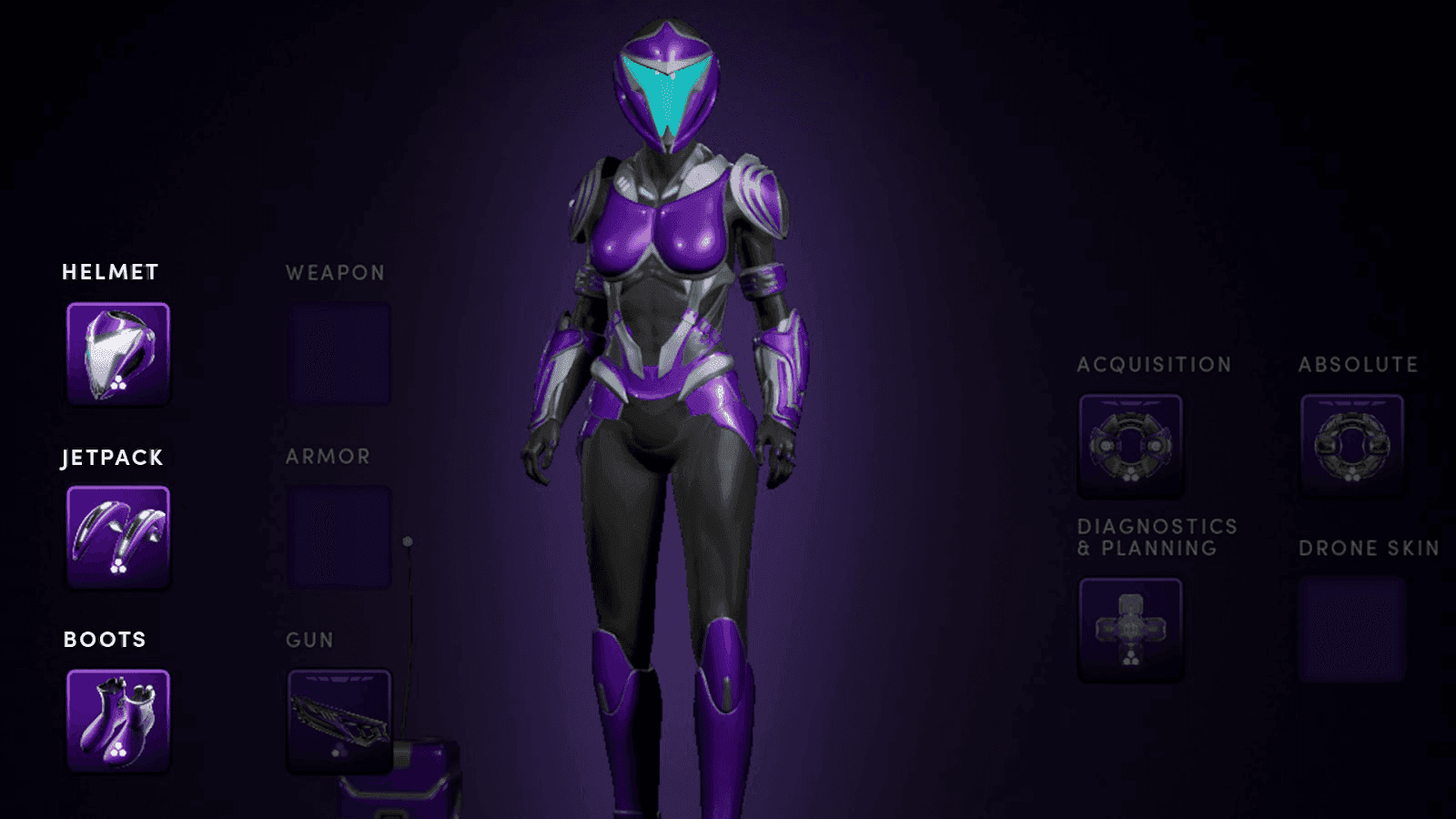Open the Absolute module slot
Viewport: 1456px width, 819px height.
1352,446
